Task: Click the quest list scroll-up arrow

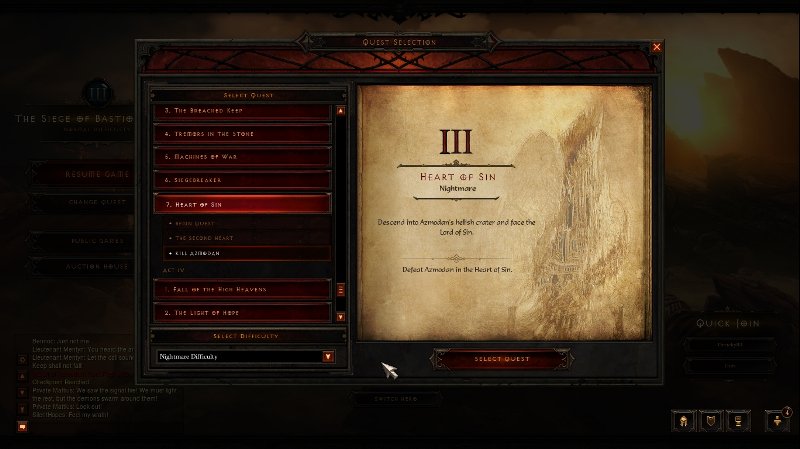Action: 341,110
